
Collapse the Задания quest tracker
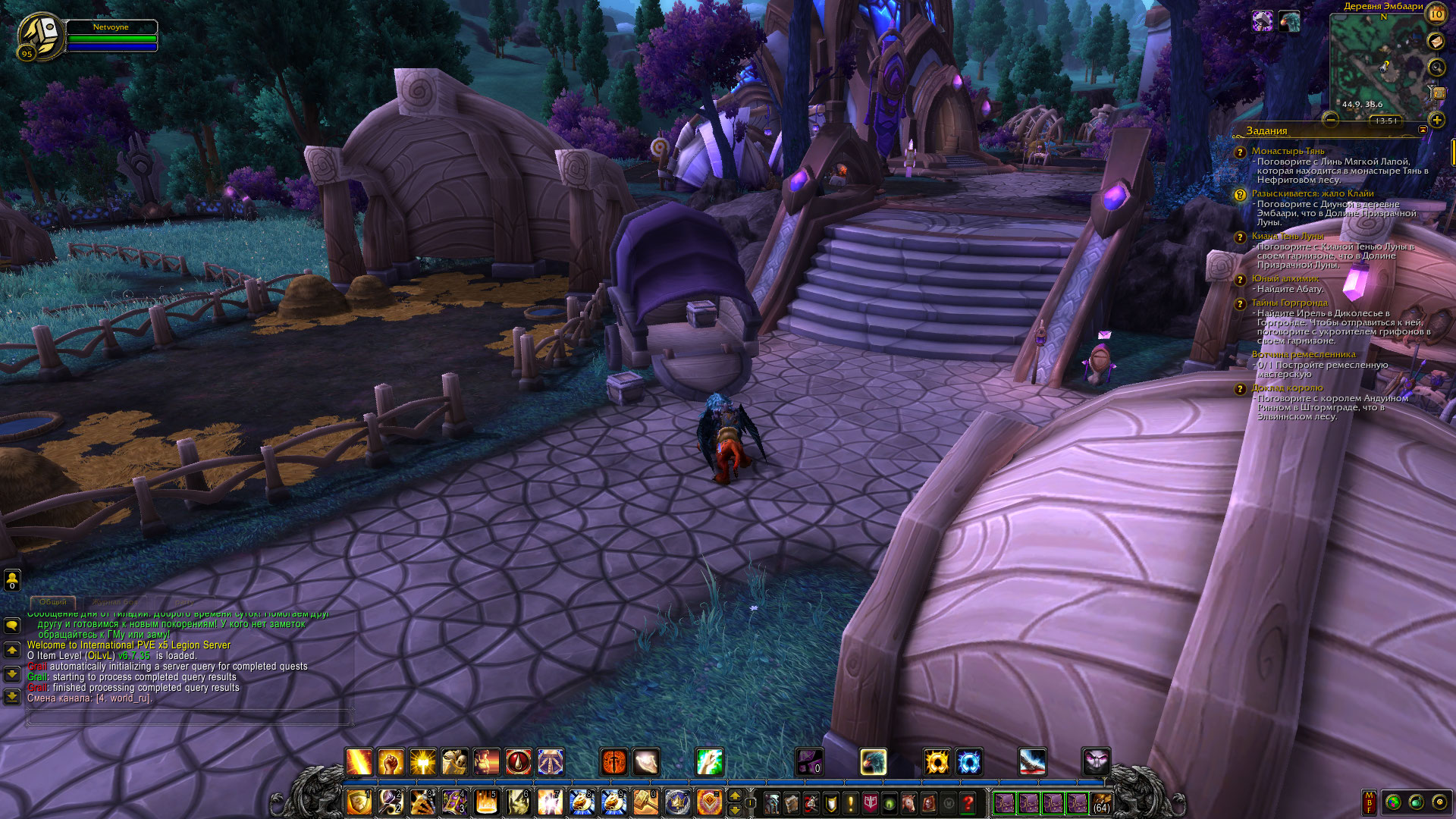(x=1423, y=130)
